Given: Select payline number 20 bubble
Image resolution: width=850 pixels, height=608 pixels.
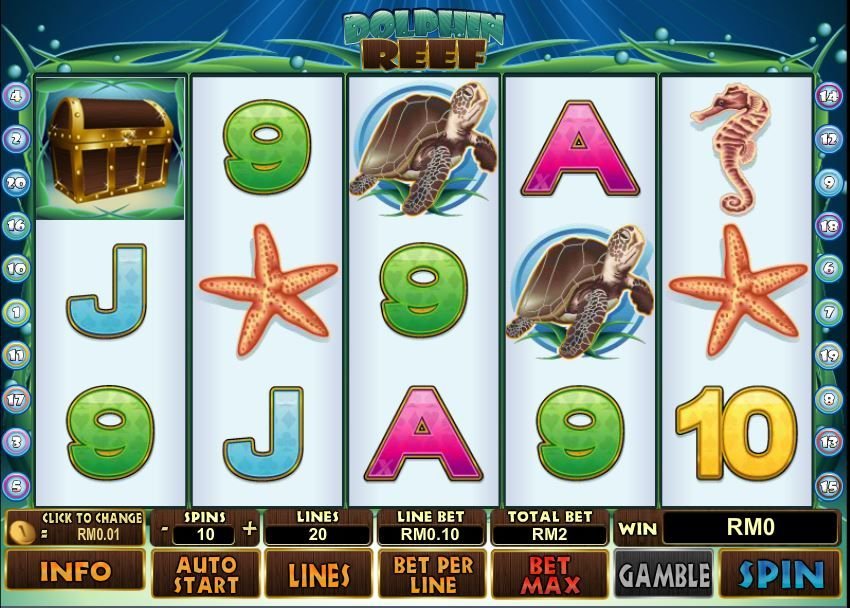Looking at the screenshot, I should [16, 182].
